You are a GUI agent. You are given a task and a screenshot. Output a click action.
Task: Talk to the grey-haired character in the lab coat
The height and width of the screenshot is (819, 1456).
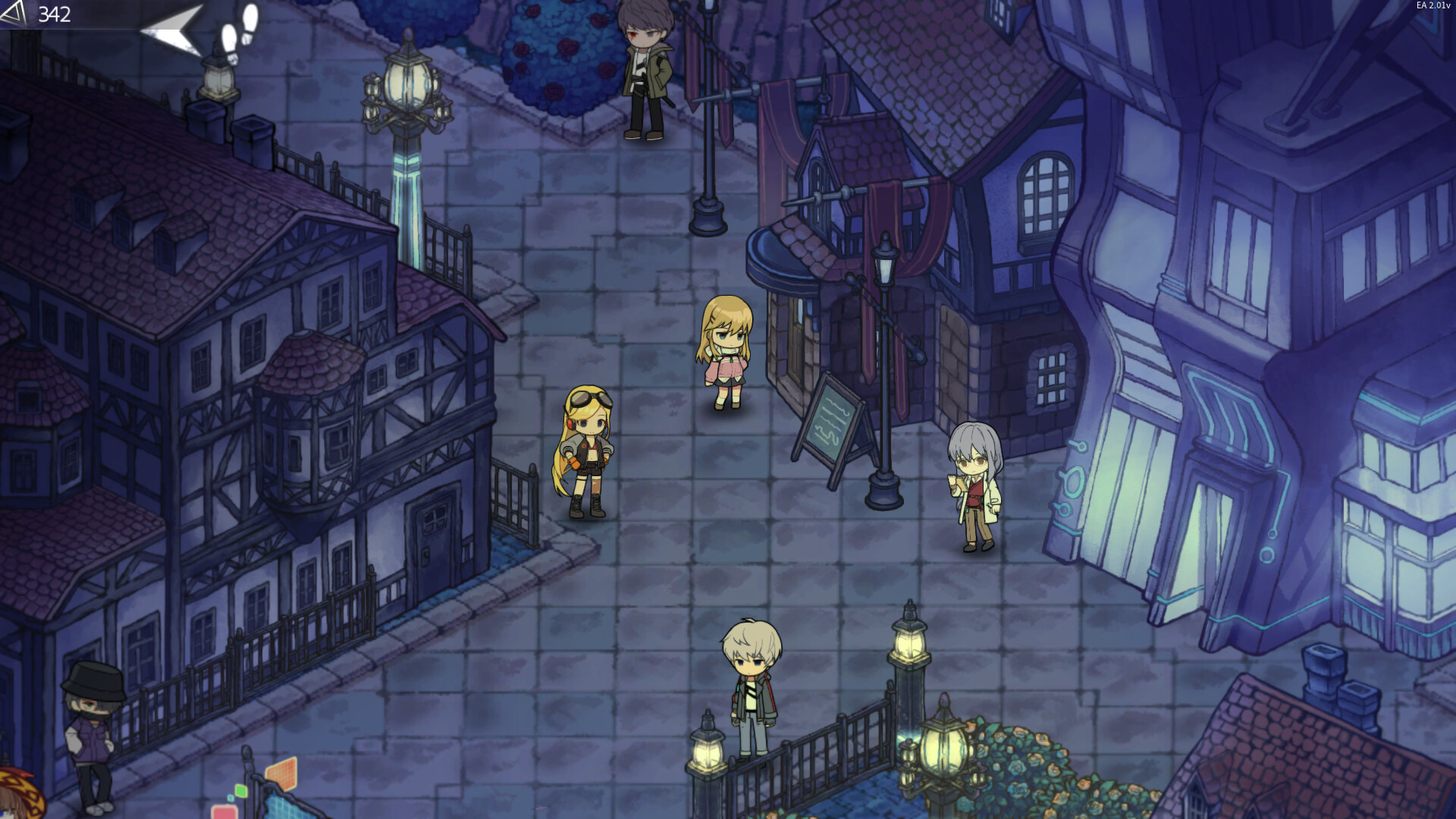click(974, 485)
